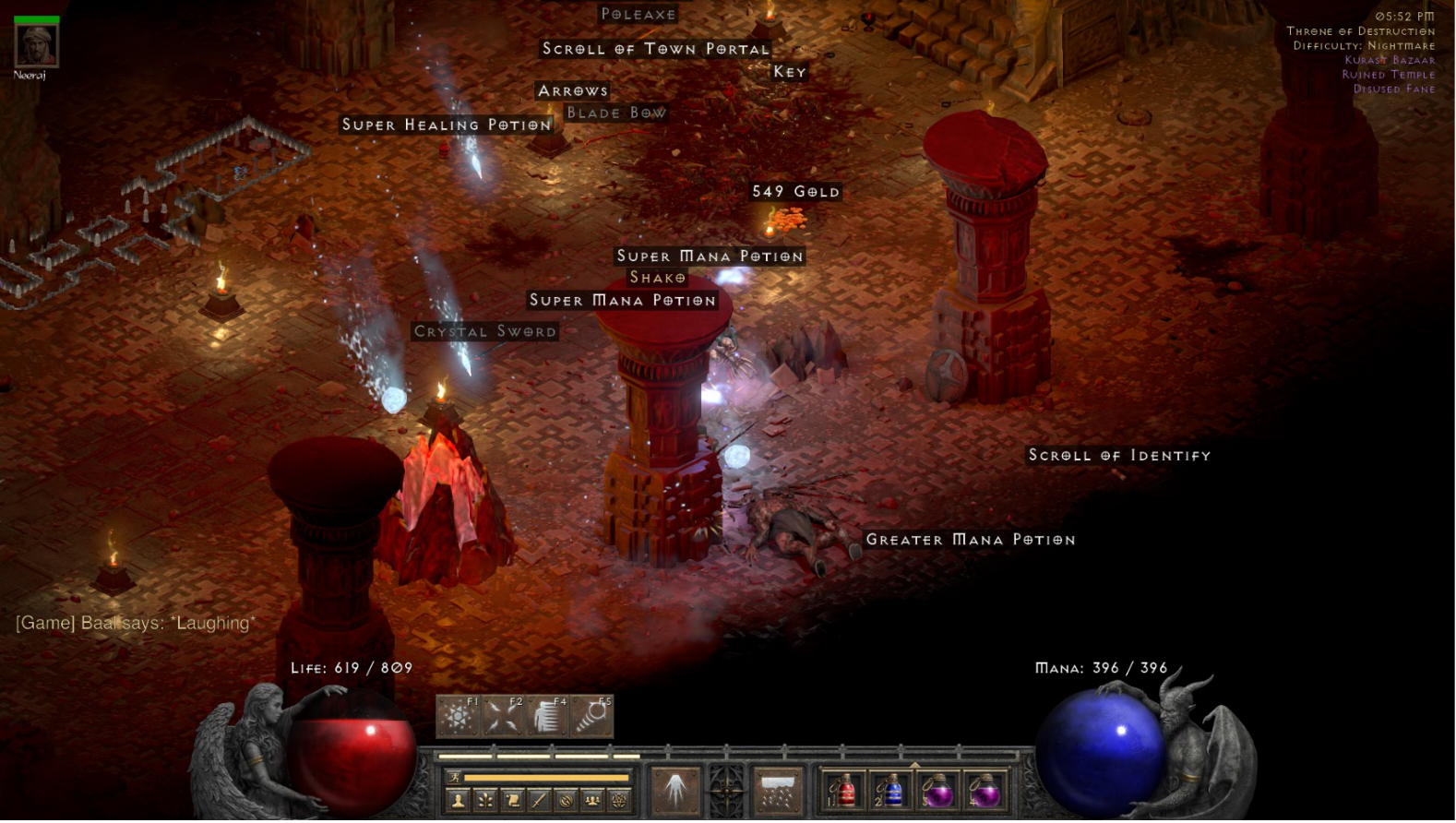The height and width of the screenshot is (823, 1456).
Task: Open the character screen icon
Action: click(457, 801)
